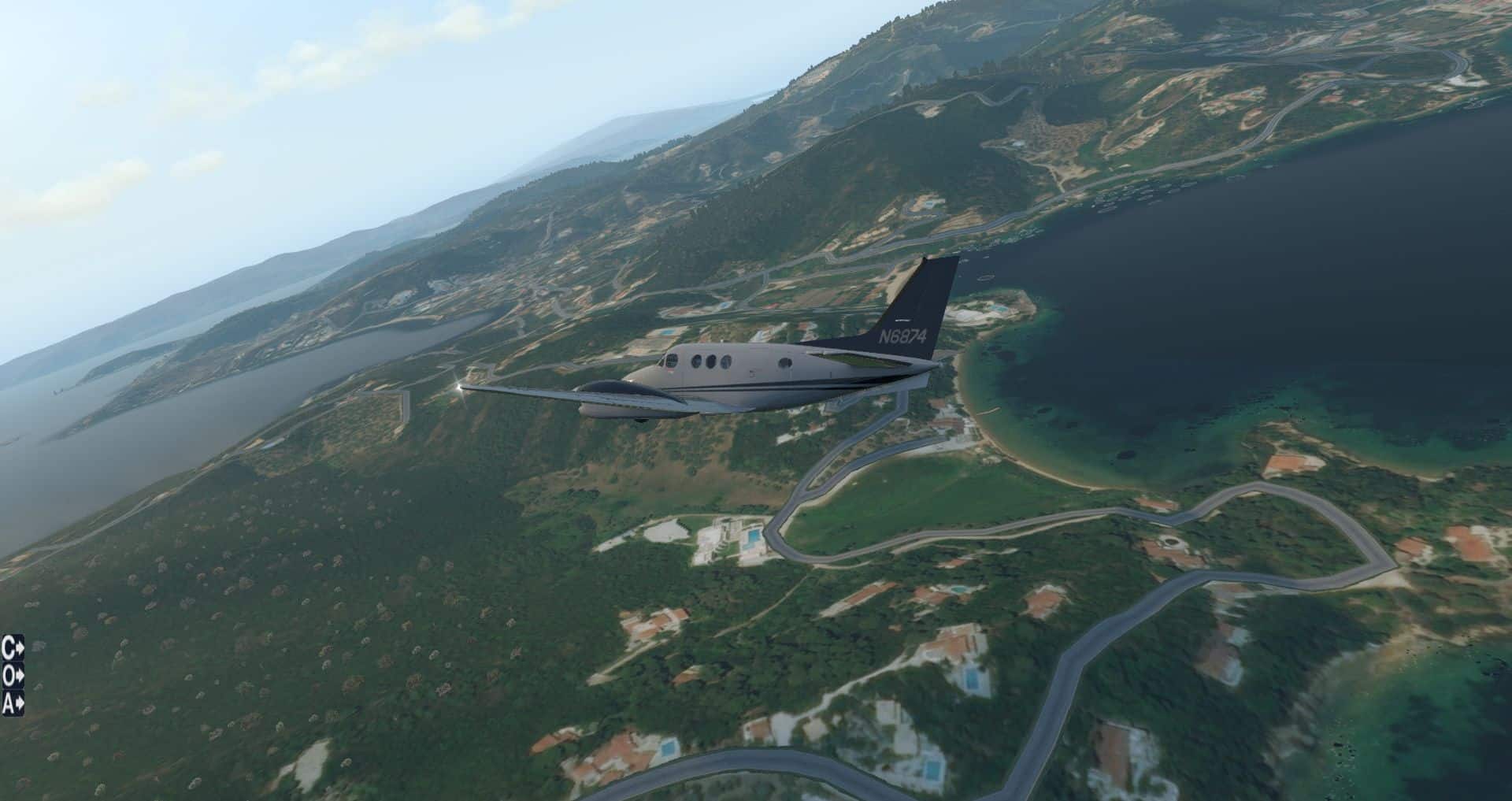Image resolution: width=1512 pixels, height=801 pixels.
Task: Open the C arrow side panel
Action: click(x=13, y=648)
